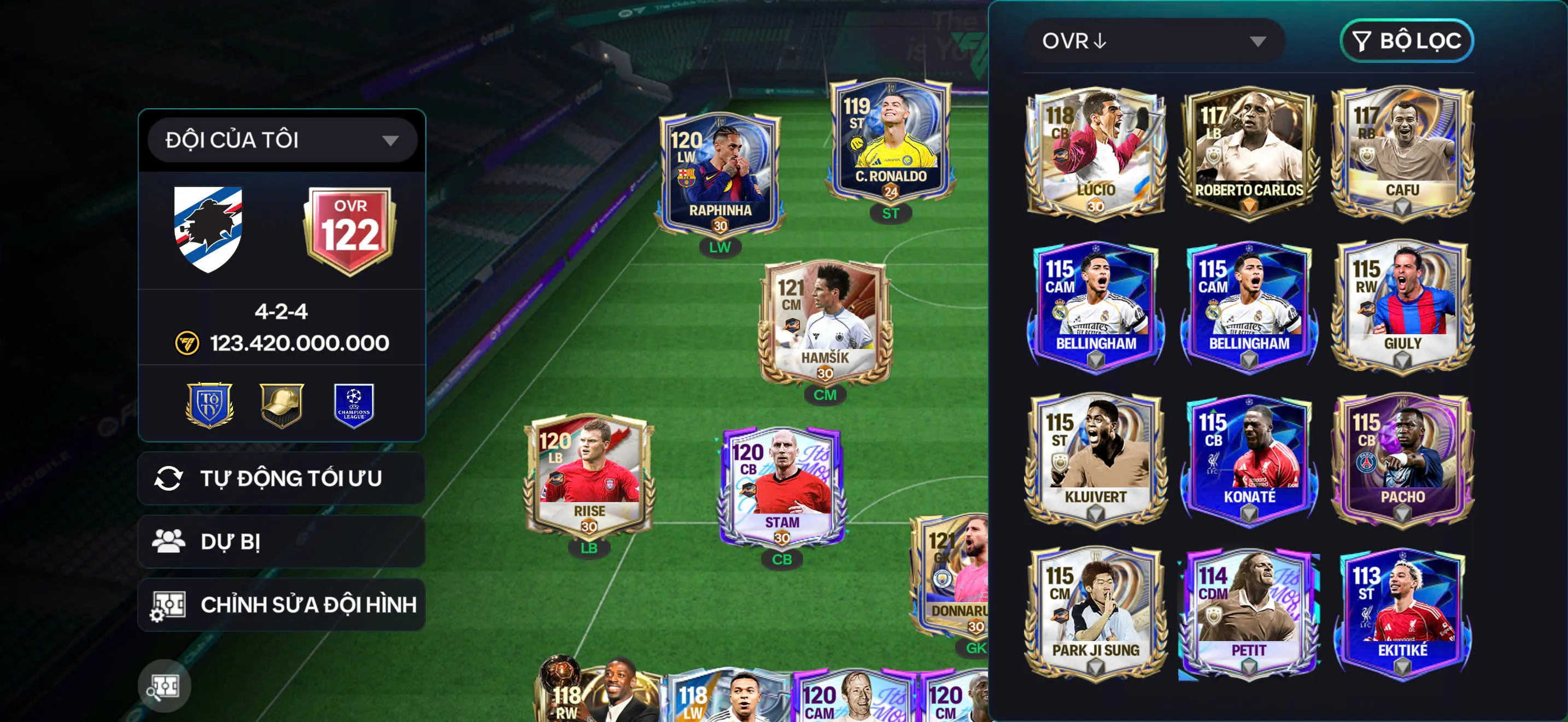Open the ĐỘI CỦA TÔI dropdown
Screen dimensions: 1568x722
(x=280, y=139)
